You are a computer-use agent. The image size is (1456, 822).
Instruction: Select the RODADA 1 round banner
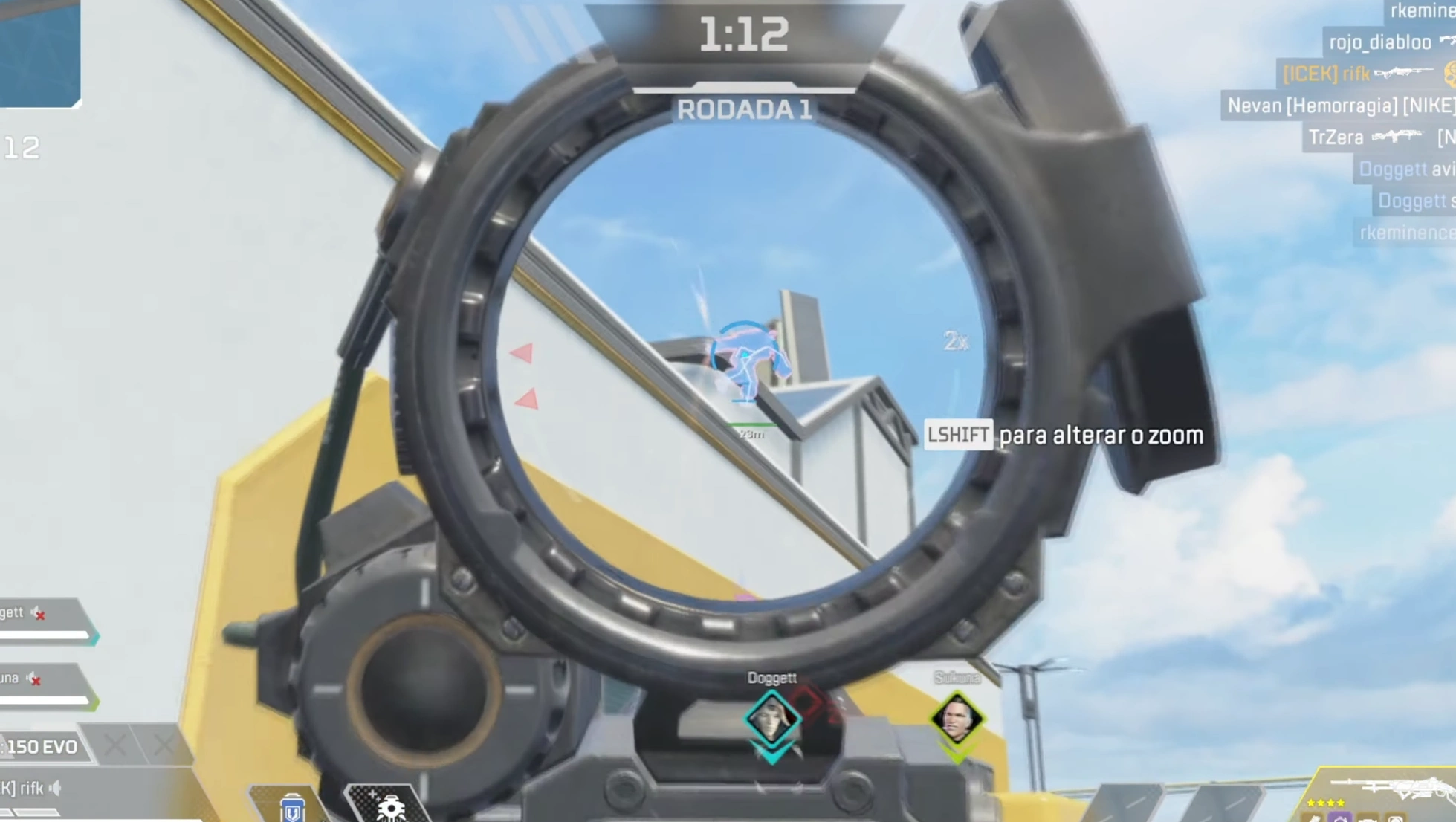point(745,109)
